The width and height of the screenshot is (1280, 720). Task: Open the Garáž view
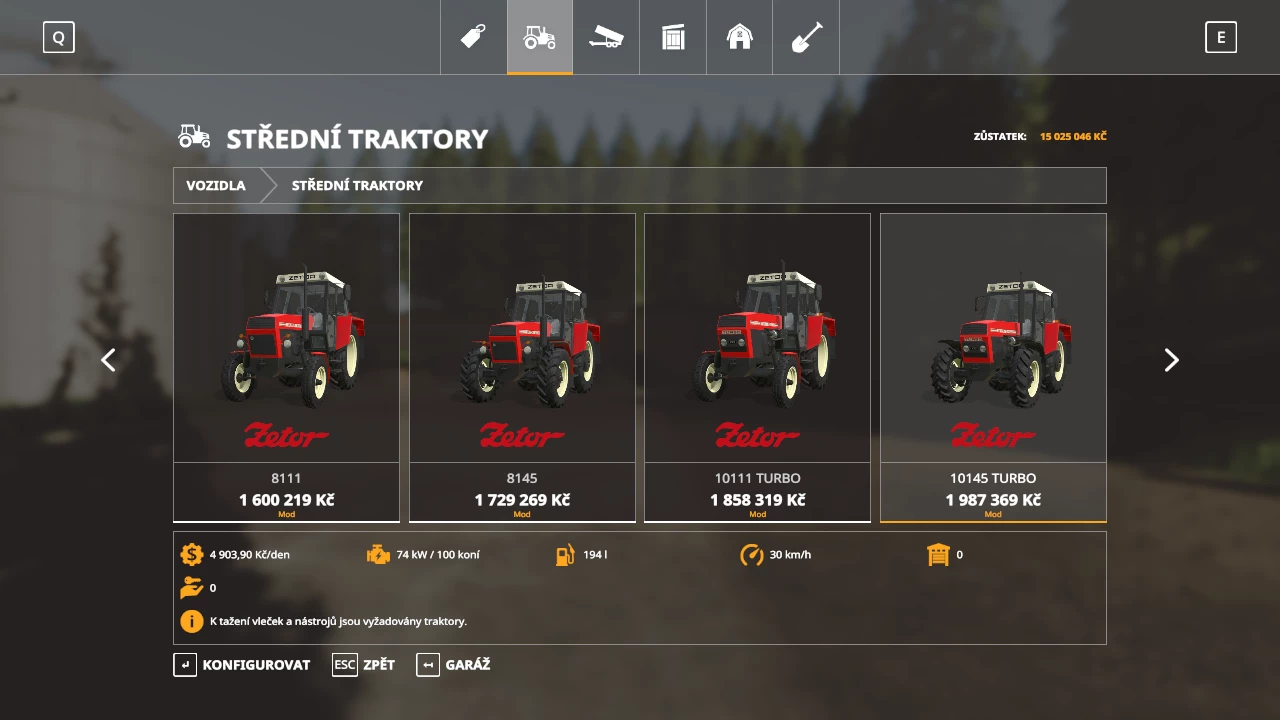453,665
